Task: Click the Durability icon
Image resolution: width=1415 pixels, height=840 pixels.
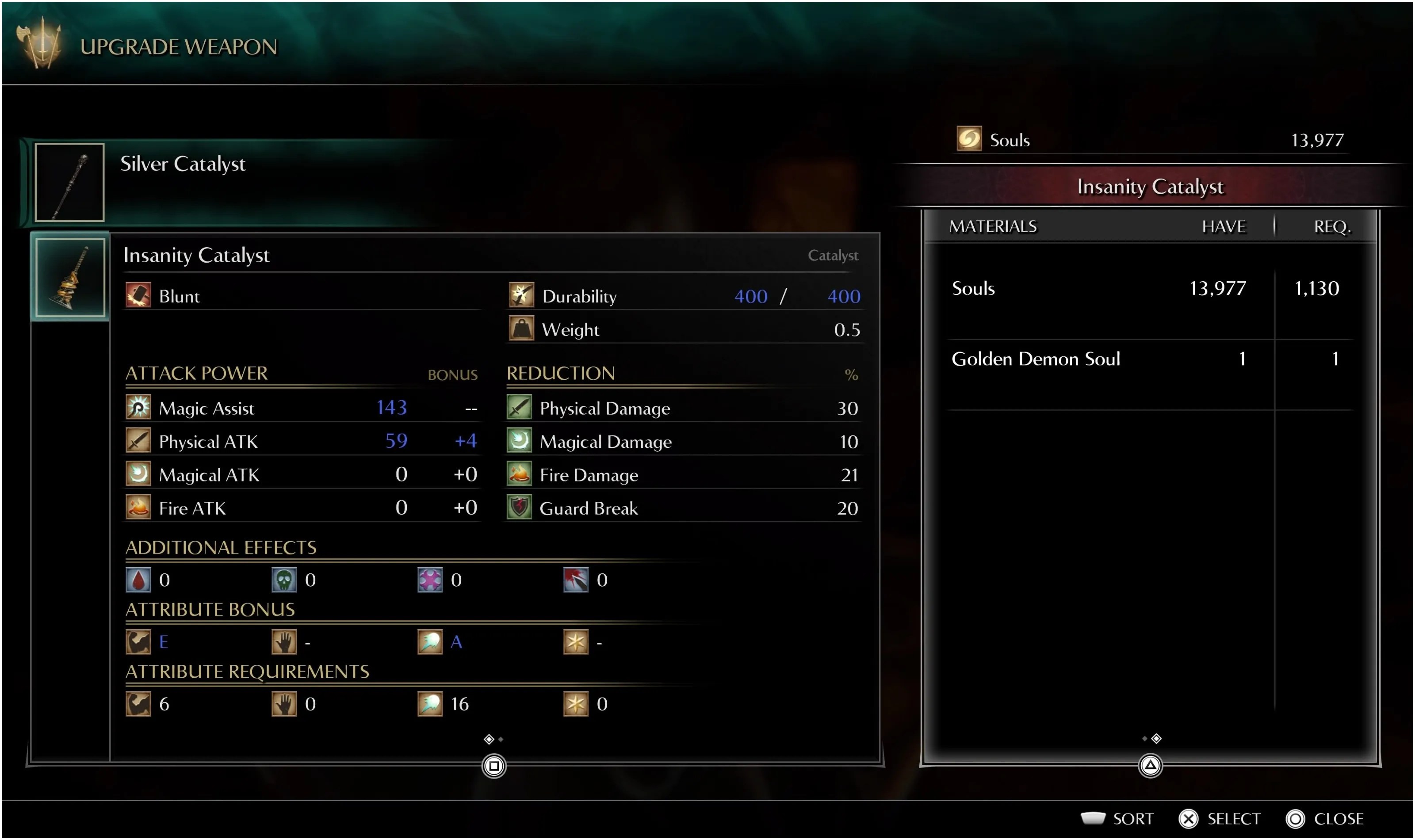Action: (x=522, y=295)
